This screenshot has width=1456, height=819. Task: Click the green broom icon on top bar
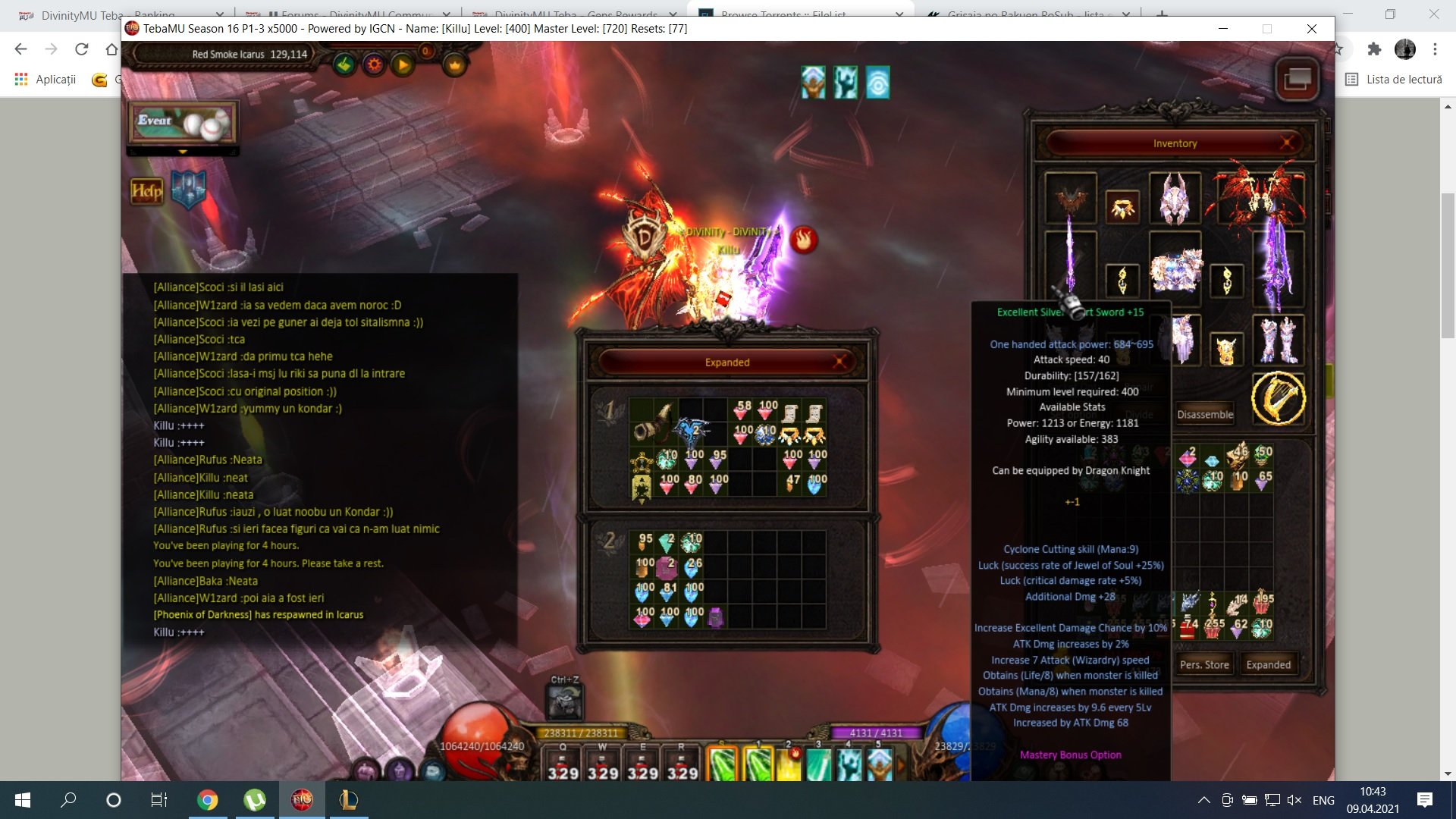coord(345,65)
